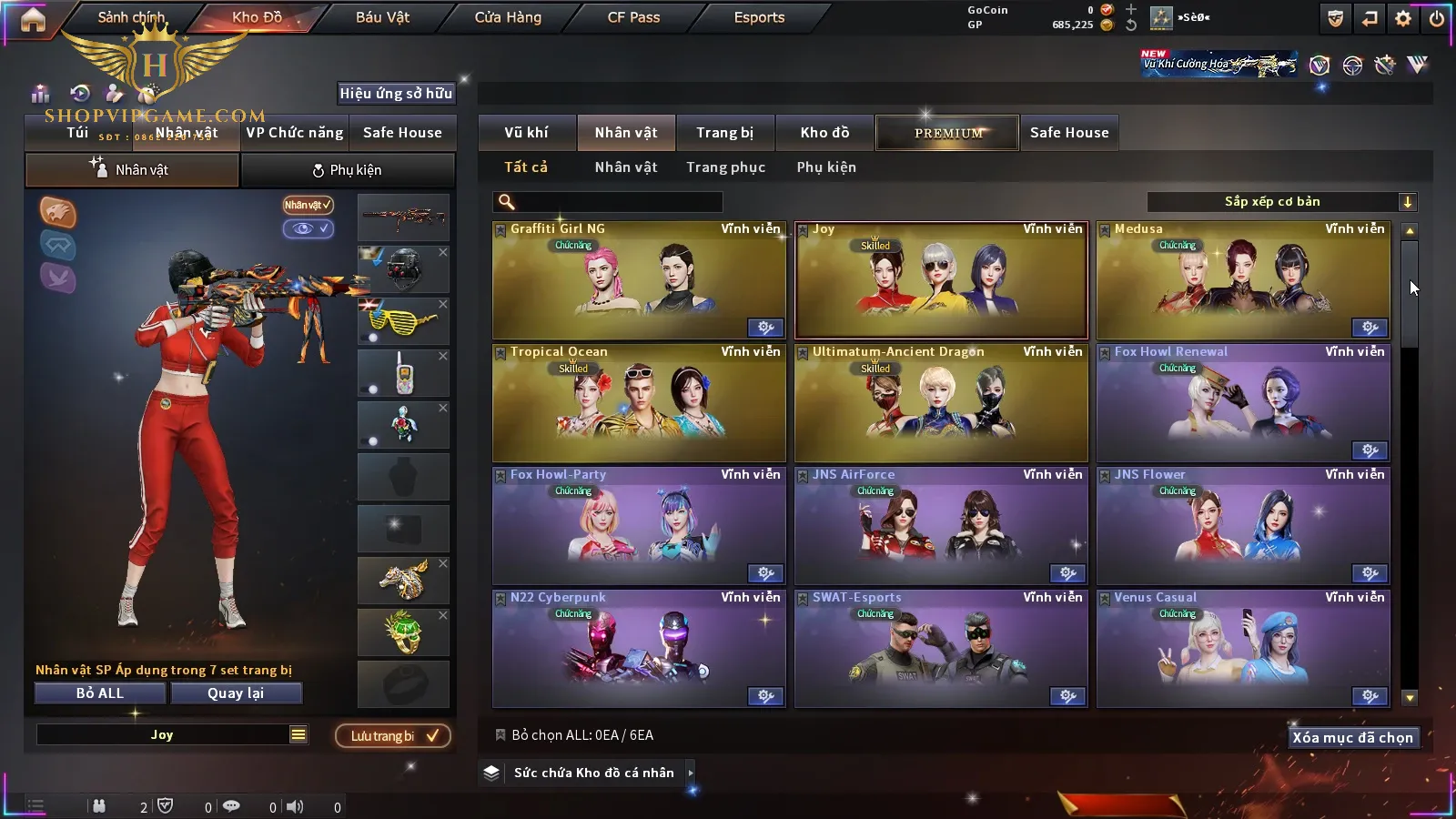Save loadout with Lưu trang bị

click(x=393, y=736)
